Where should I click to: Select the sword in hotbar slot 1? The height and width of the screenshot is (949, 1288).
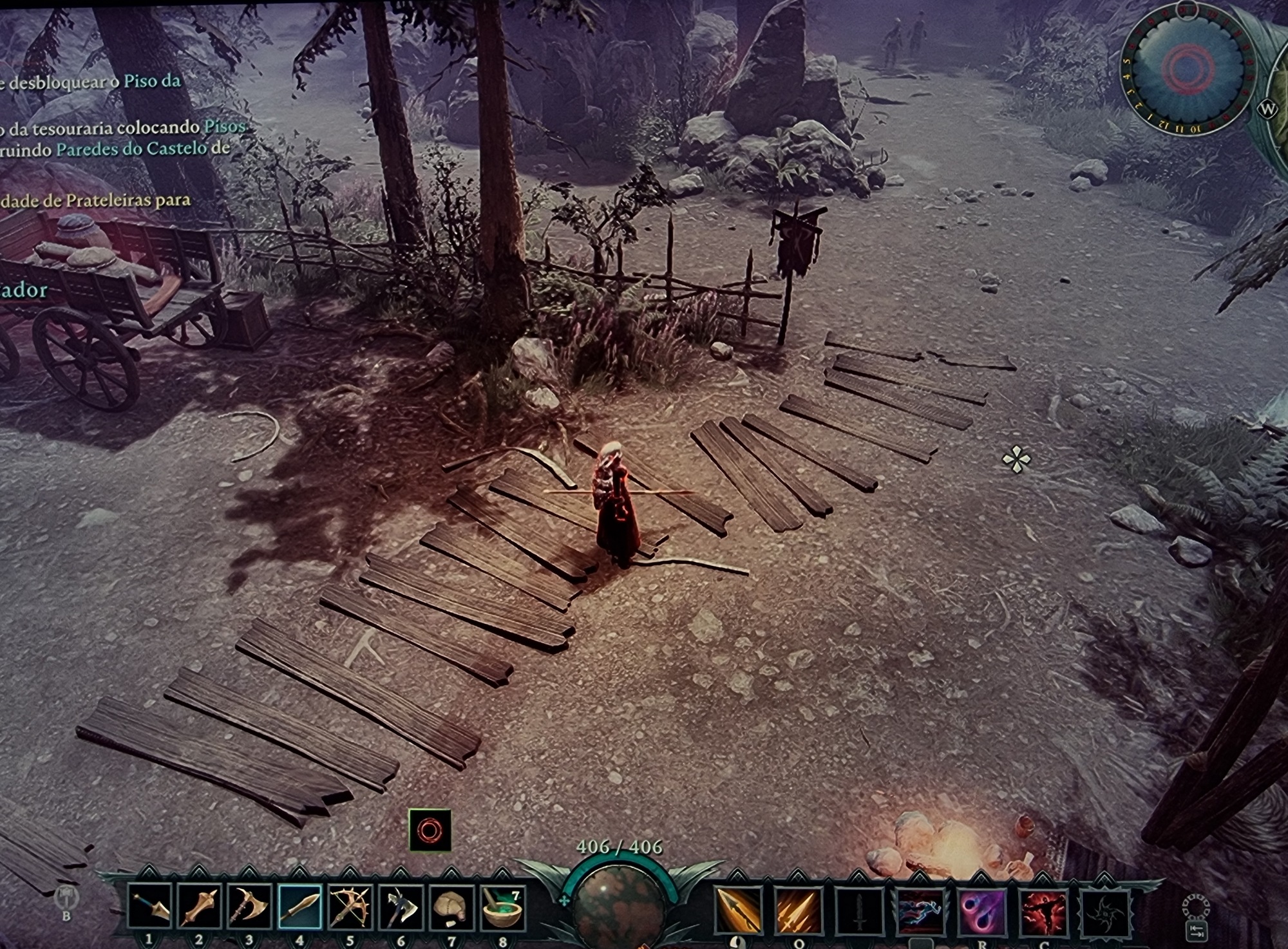(149, 907)
